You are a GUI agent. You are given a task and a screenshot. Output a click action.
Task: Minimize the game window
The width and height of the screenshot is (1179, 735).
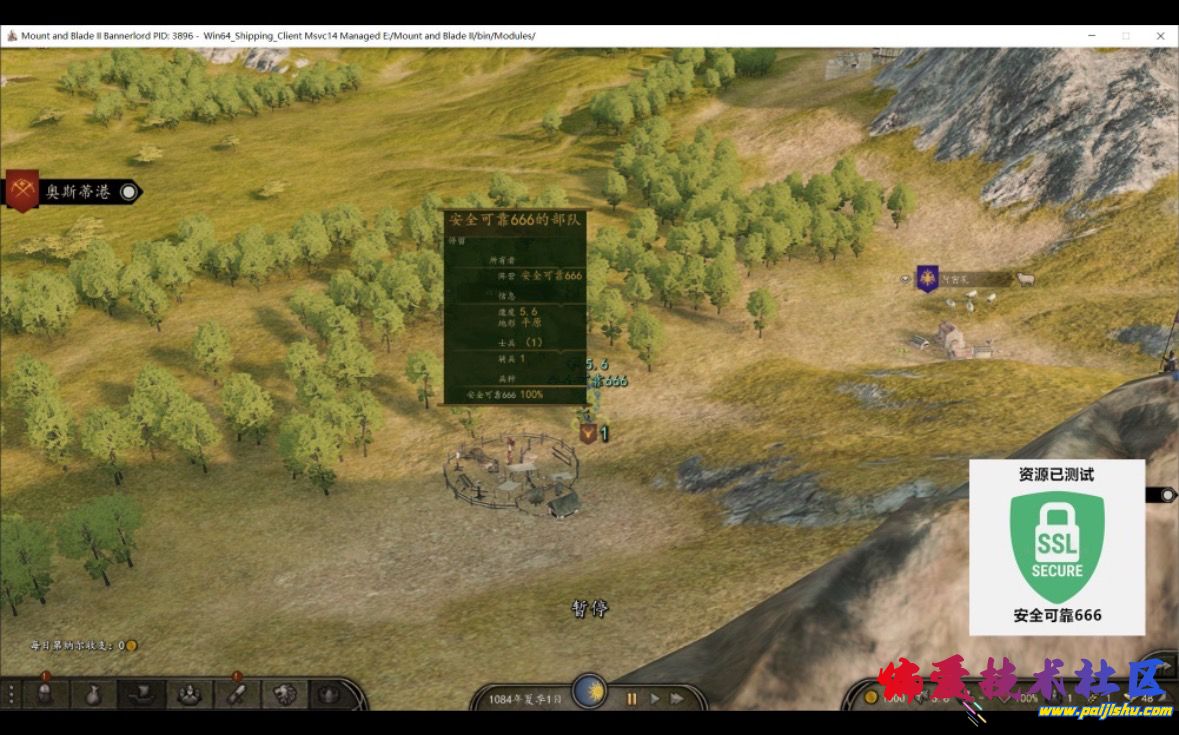[1091, 36]
